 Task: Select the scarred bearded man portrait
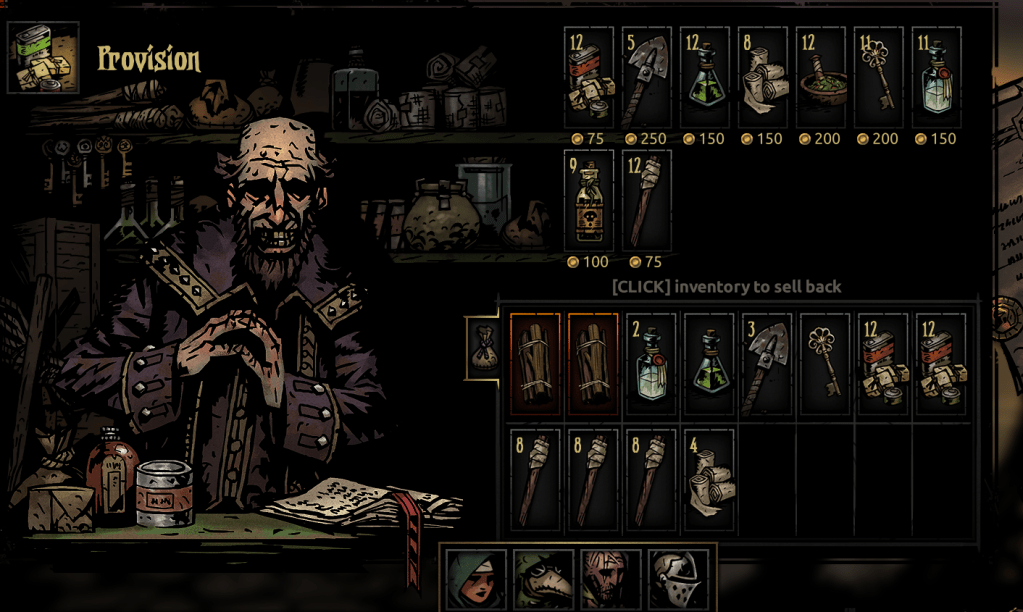[x=610, y=579]
